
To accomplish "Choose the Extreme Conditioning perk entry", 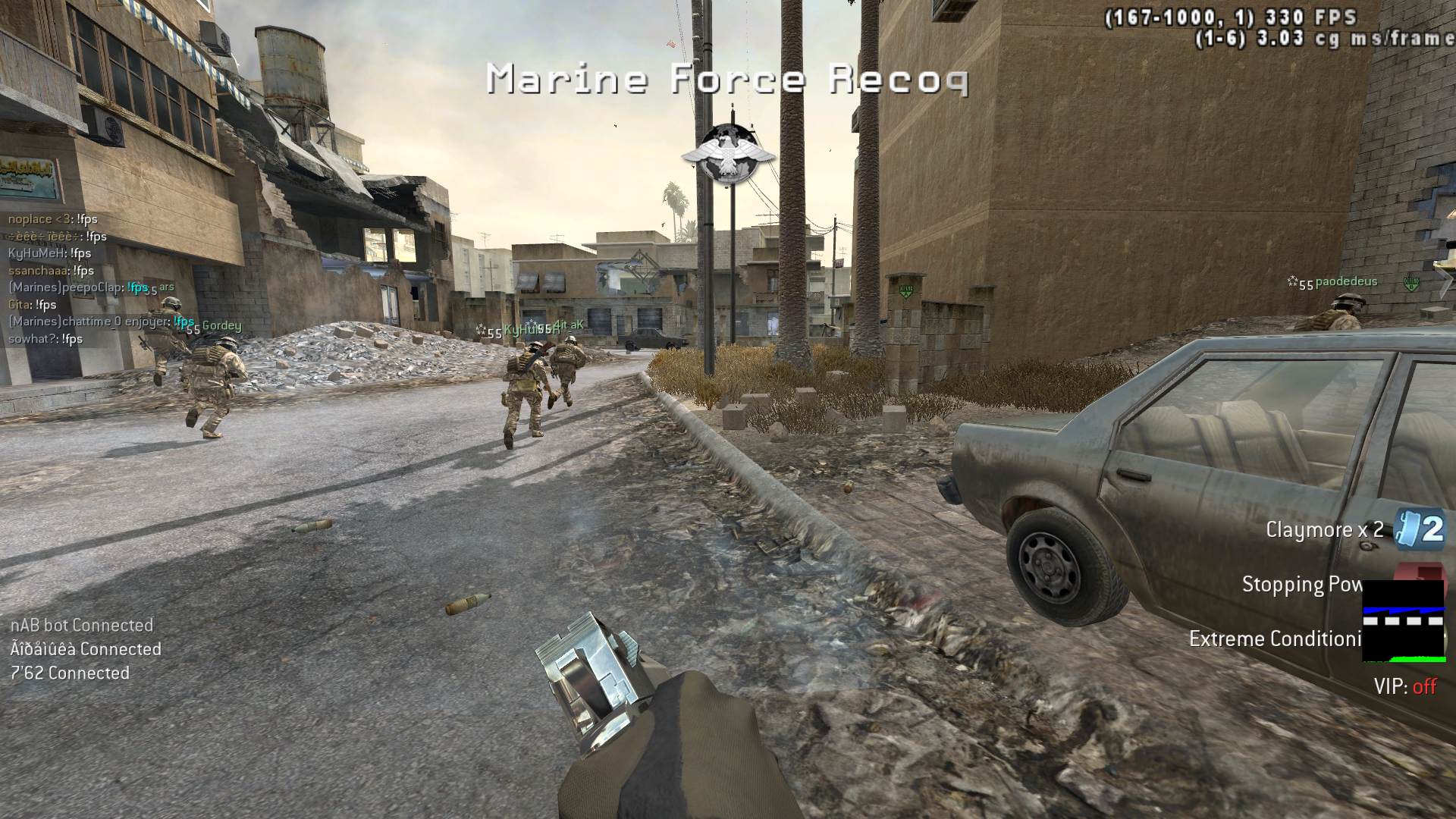I will coord(1275,639).
